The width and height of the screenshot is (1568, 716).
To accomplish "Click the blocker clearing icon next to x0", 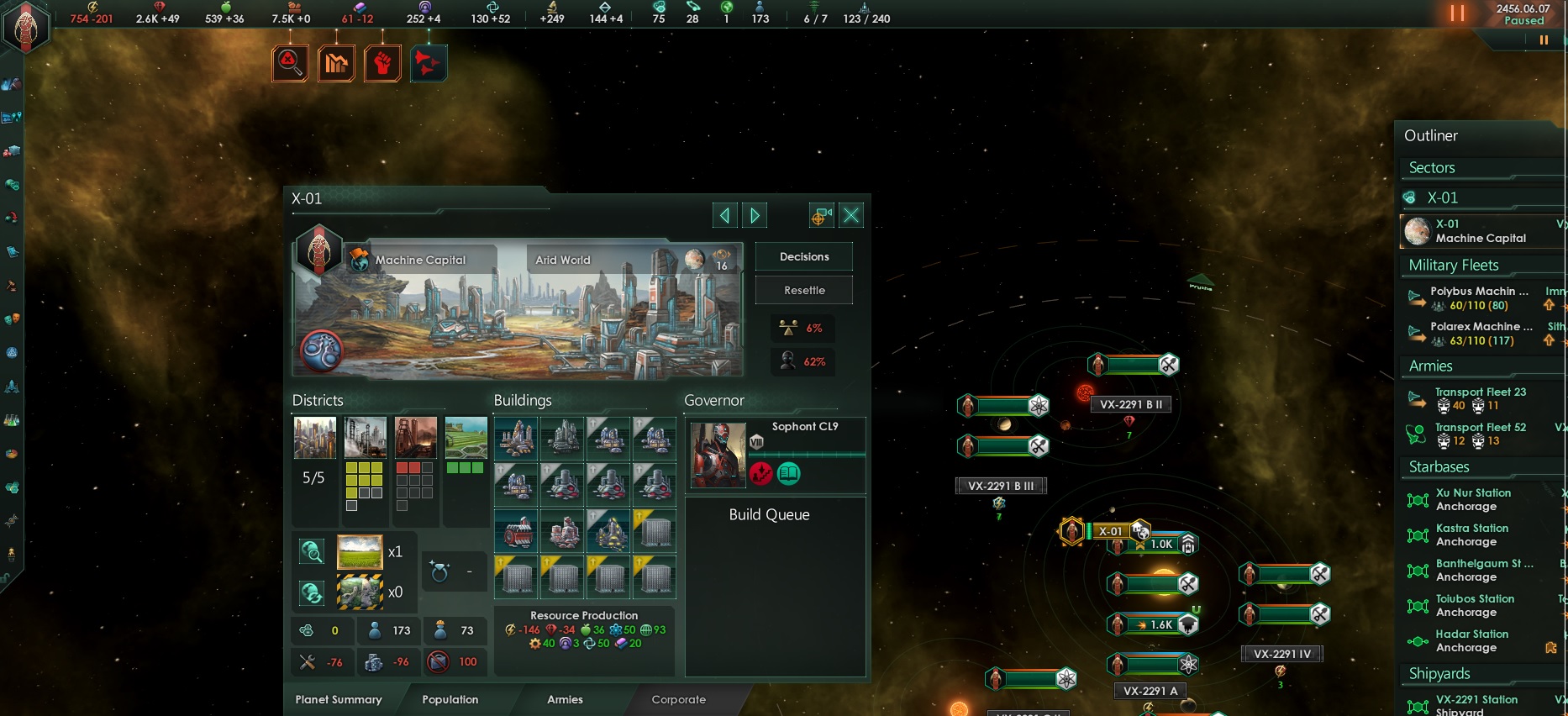I will pyautogui.click(x=313, y=592).
